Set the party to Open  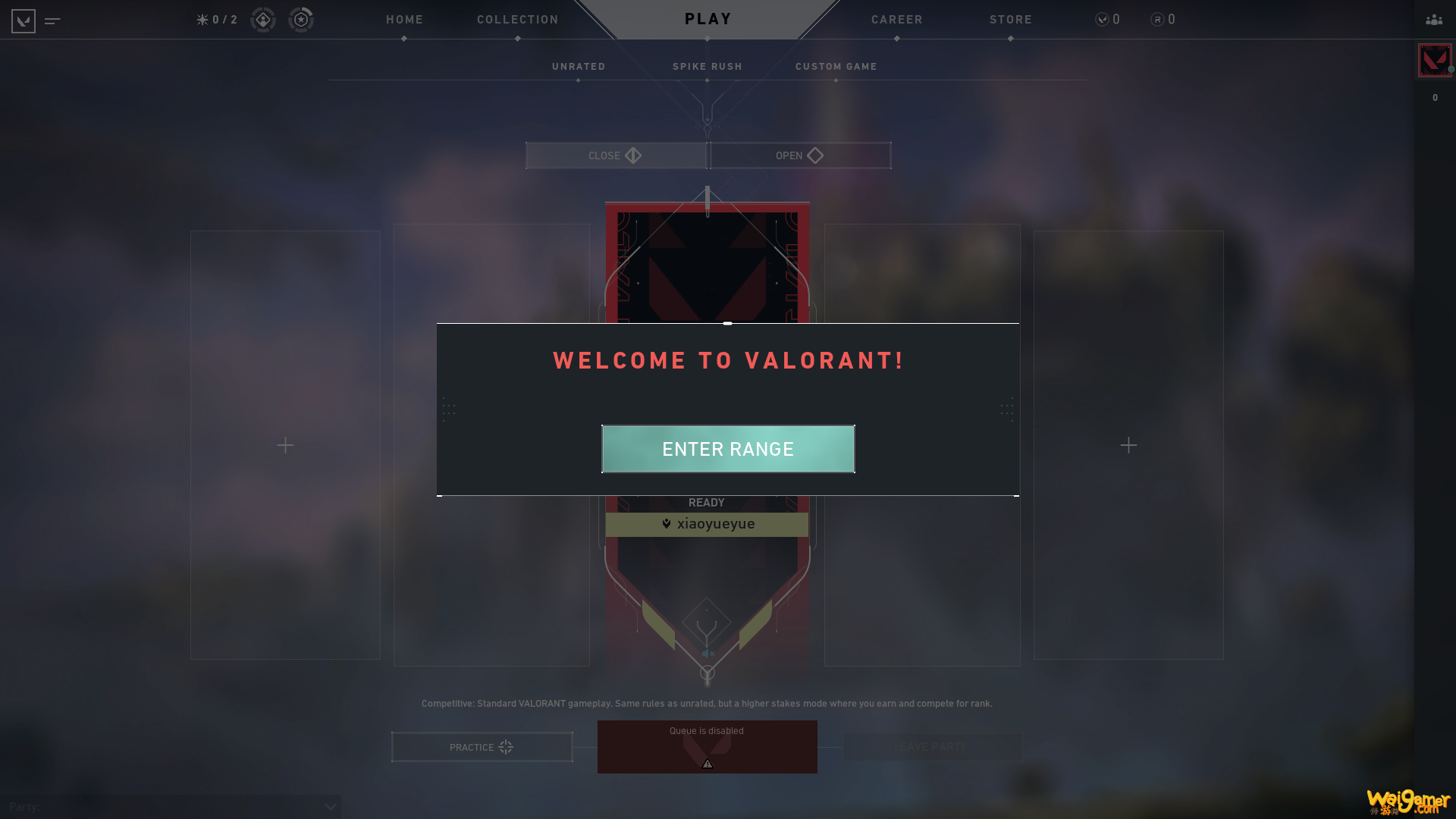point(800,155)
